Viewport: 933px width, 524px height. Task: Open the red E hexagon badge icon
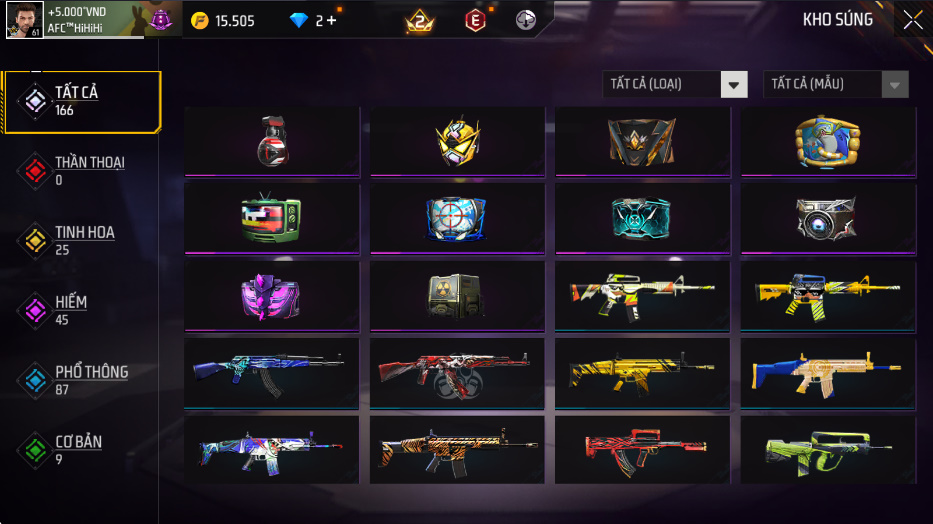coord(476,20)
